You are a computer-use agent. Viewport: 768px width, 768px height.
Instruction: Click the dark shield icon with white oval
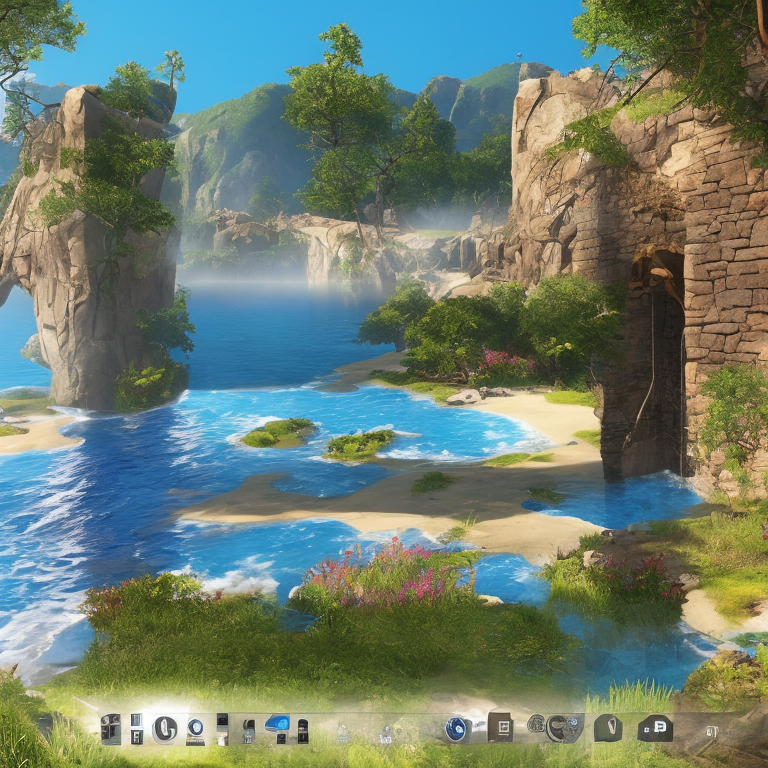607,728
